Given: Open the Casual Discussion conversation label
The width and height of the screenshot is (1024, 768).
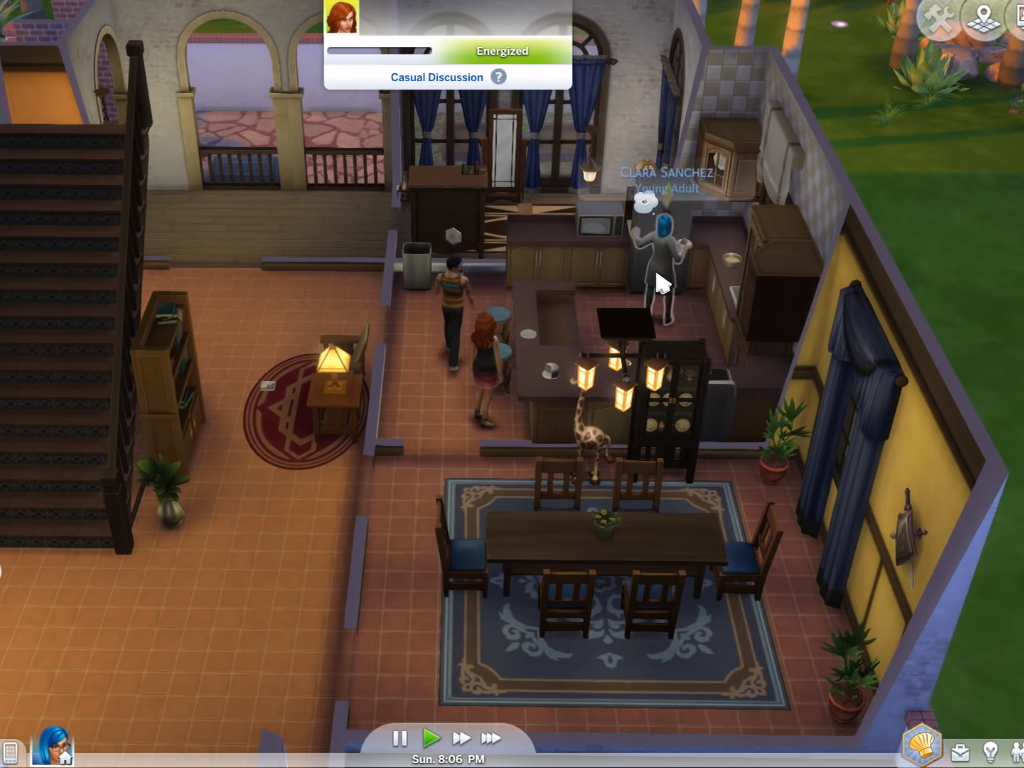Looking at the screenshot, I should tap(437, 77).
